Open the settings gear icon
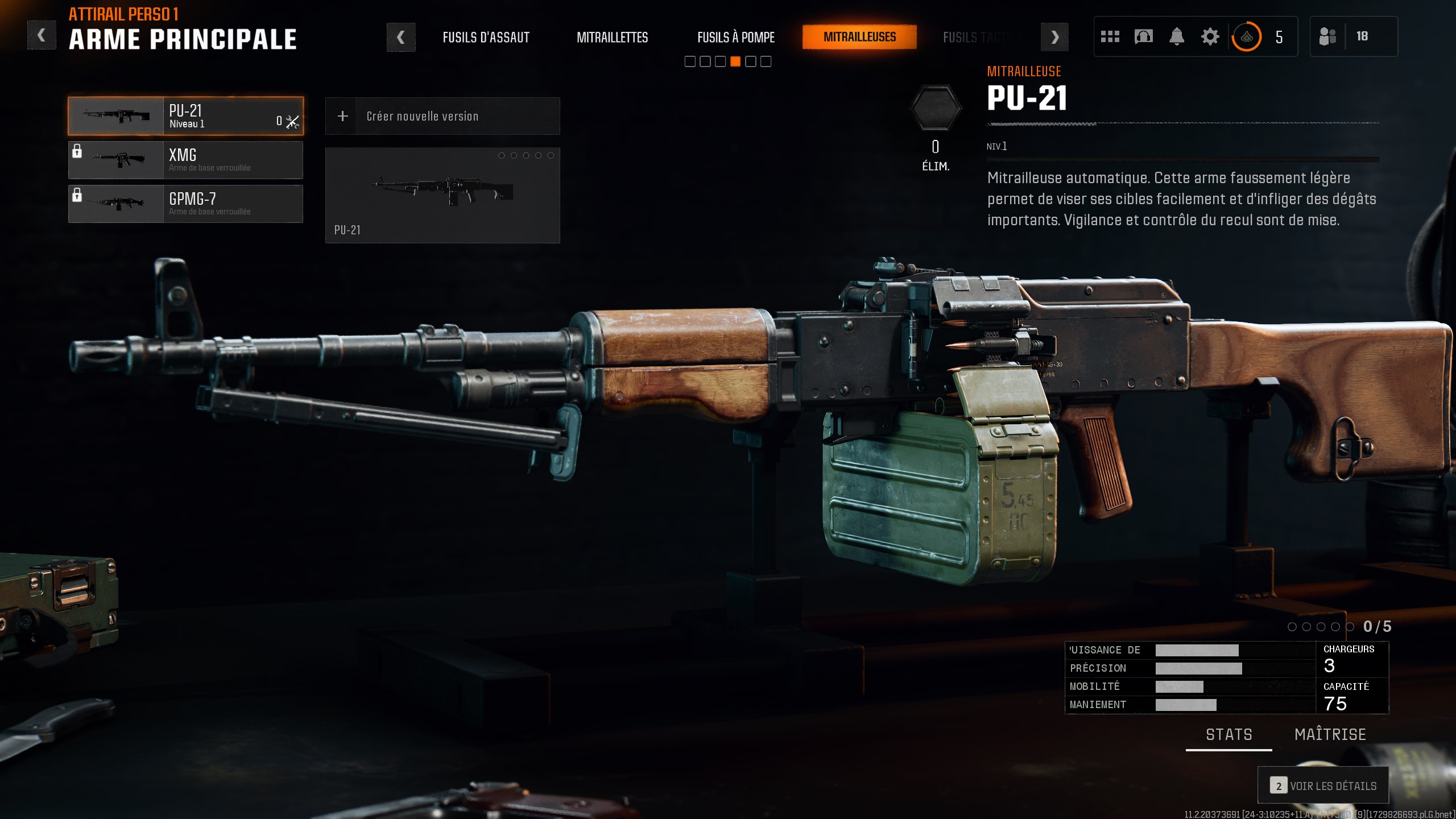 click(1209, 36)
